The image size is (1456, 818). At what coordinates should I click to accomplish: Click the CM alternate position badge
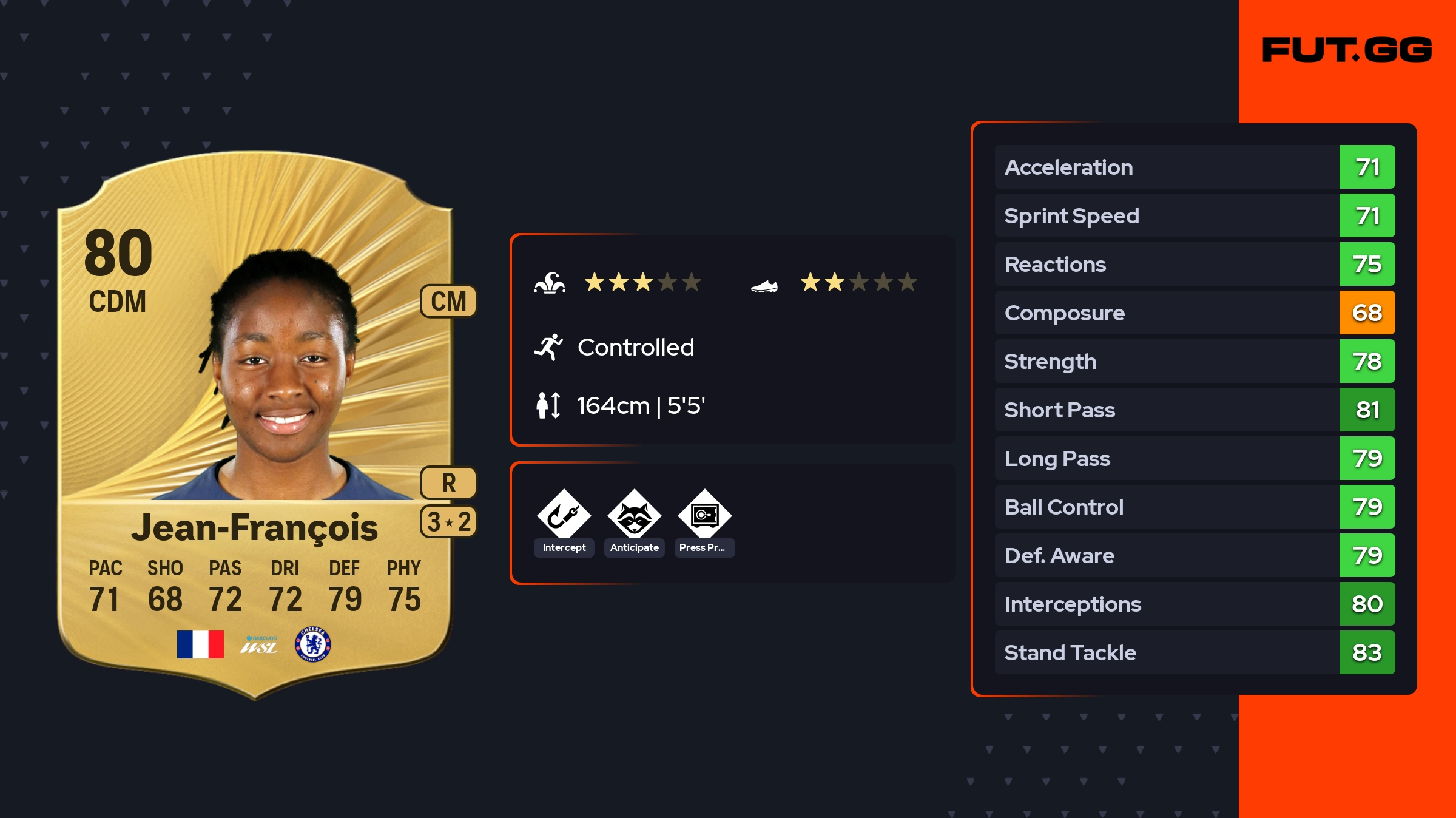pos(448,302)
